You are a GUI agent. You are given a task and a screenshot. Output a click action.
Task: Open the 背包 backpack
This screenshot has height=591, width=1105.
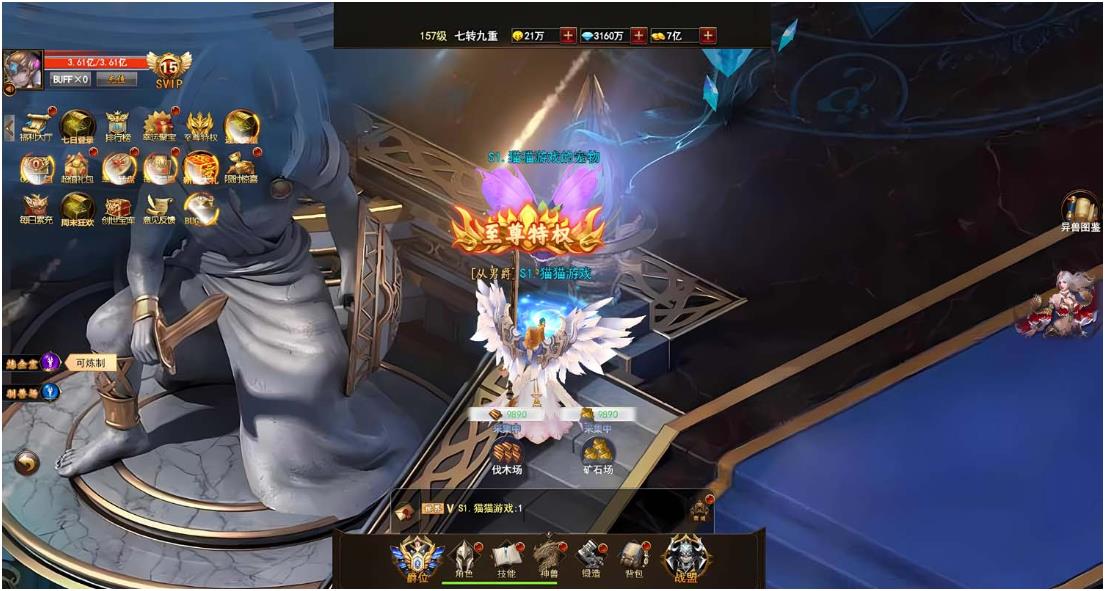631,556
